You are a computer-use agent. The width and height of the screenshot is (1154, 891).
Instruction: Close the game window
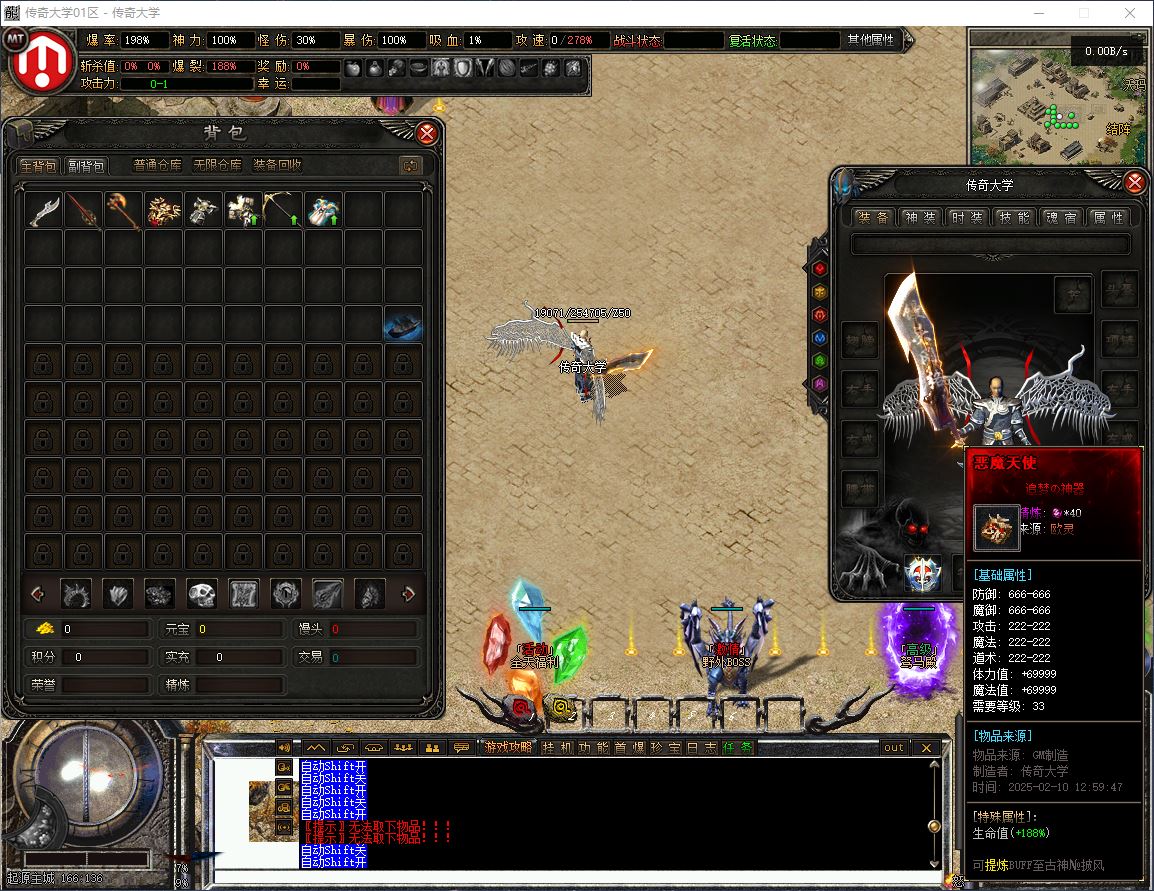pyautogui.click(x=1129, y=13)
